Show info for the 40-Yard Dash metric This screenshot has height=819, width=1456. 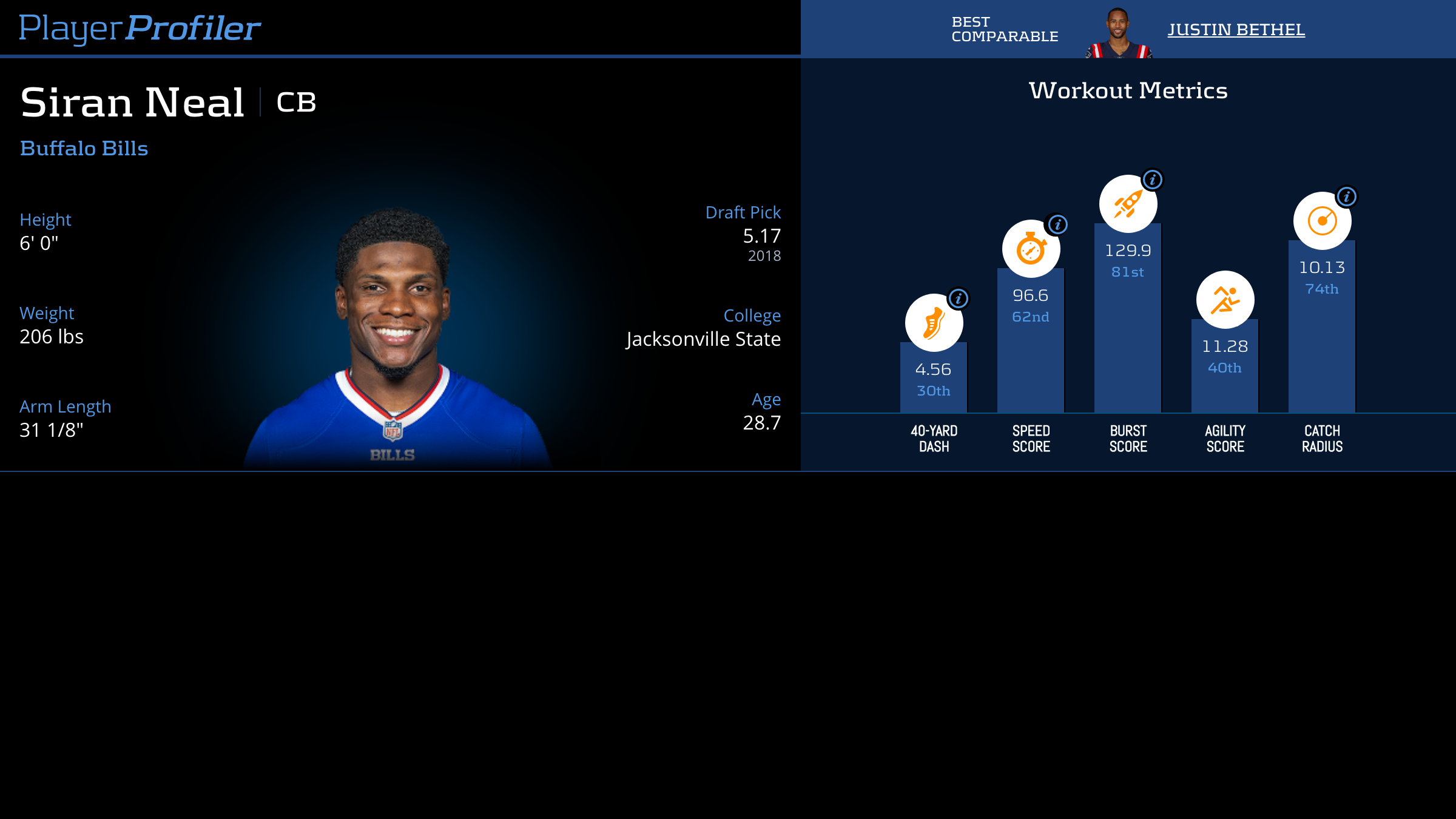tap(959, 298)
